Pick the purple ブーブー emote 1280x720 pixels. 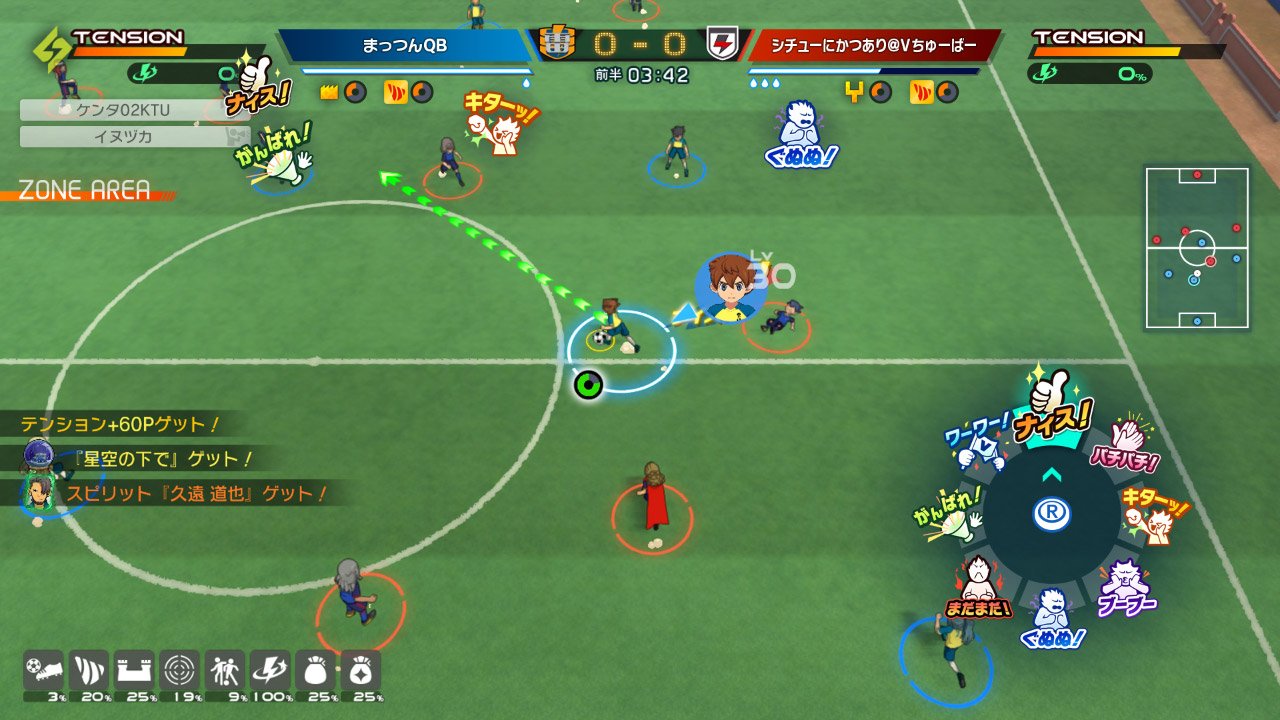[x=1125, y=588]
